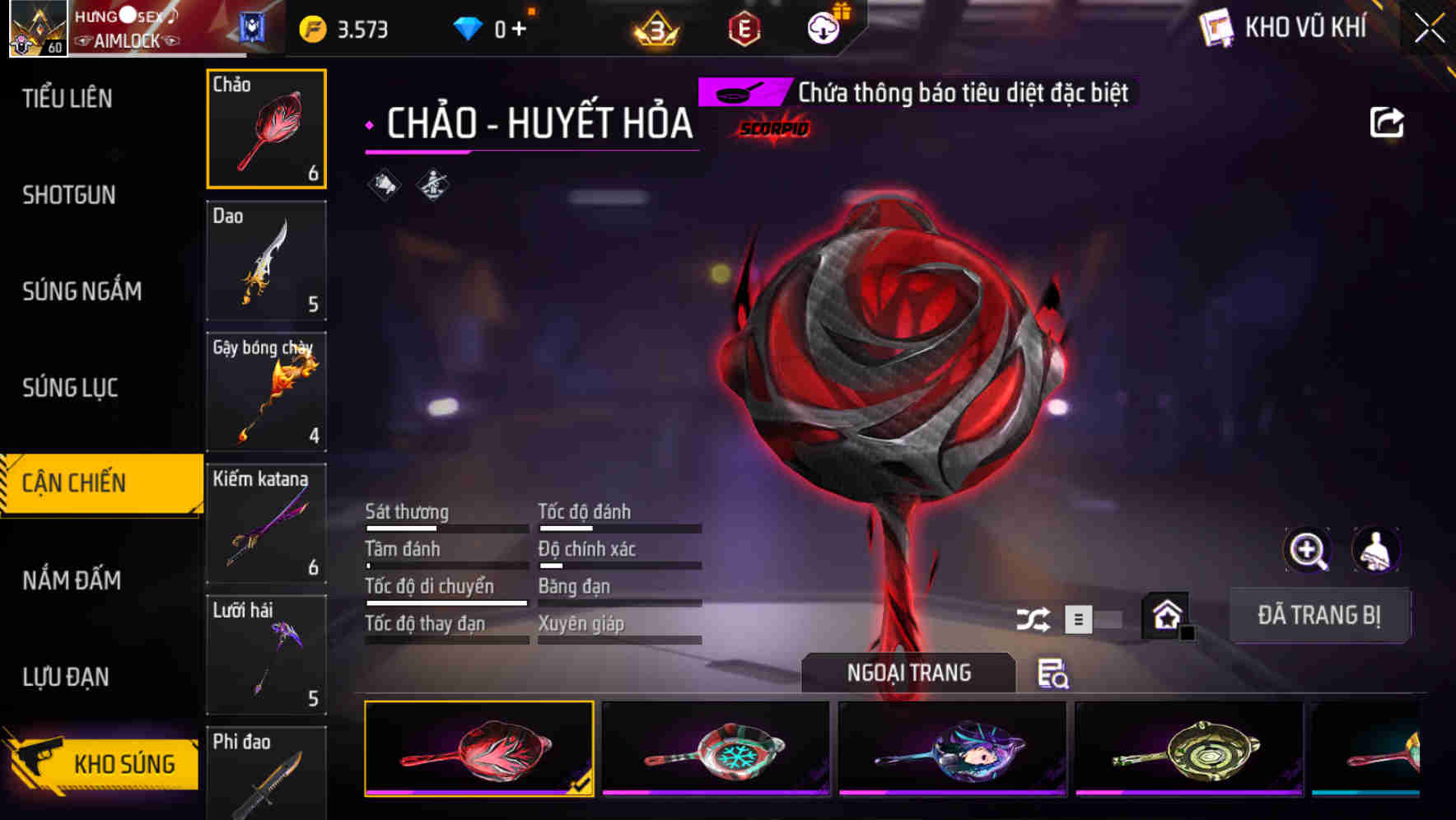The height and width of the screenshot is (820, 1456).
Task: Select the snowflake pan skin thumbnail
Action: pos(715,748)
